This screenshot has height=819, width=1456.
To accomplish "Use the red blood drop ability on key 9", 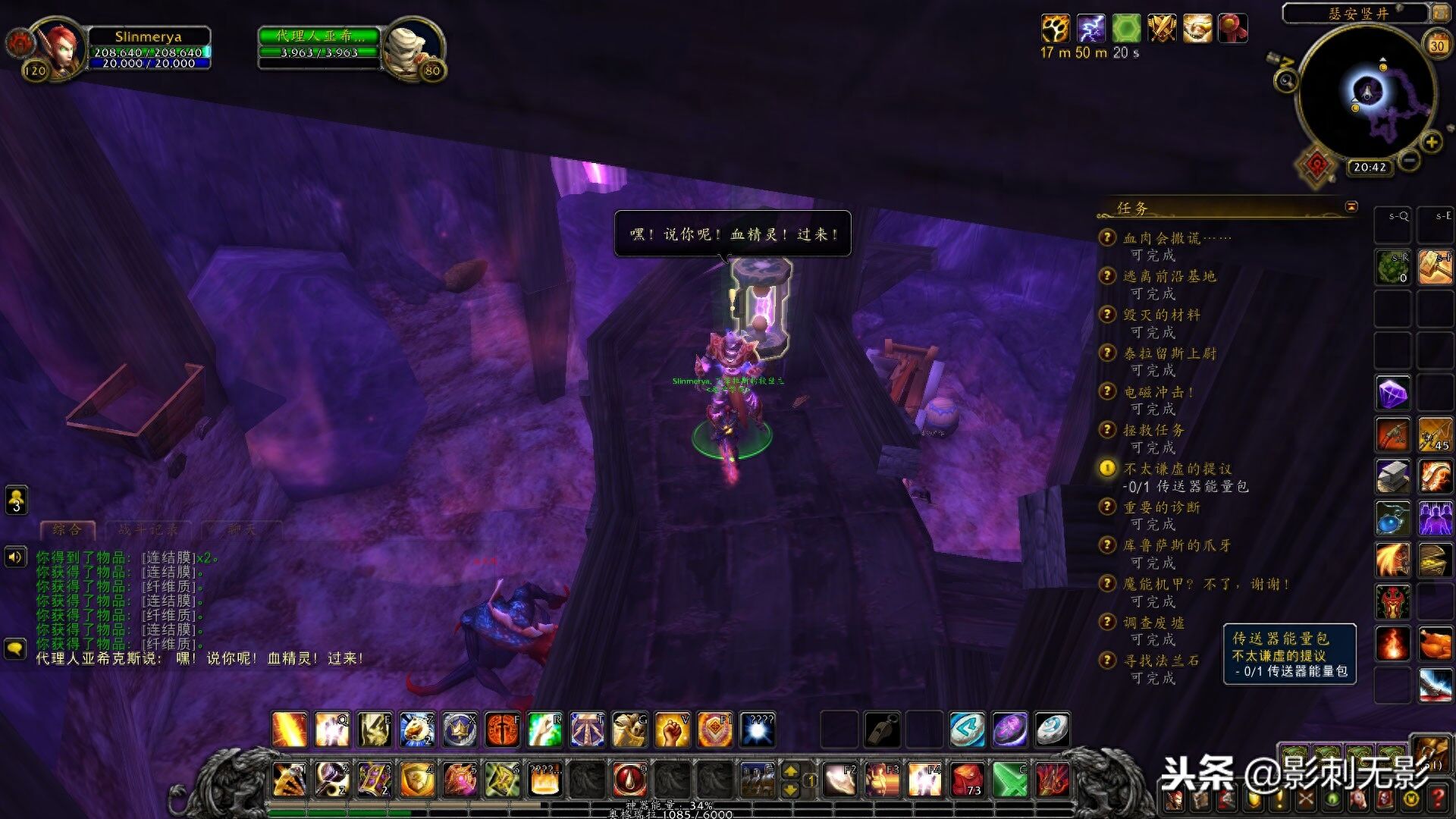I will click(x=629, y=779).
